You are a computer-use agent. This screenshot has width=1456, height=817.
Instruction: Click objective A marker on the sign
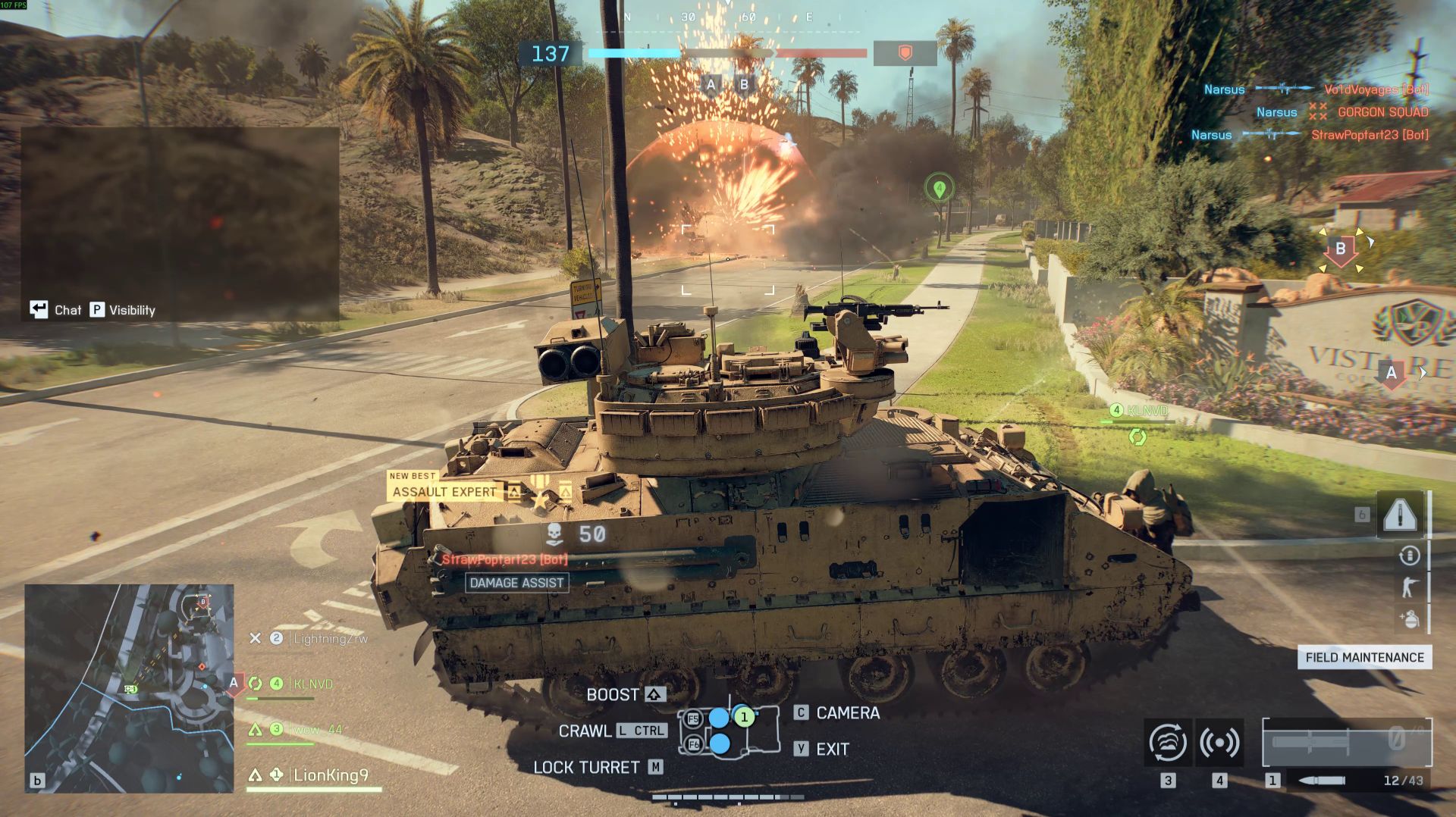1391,373
